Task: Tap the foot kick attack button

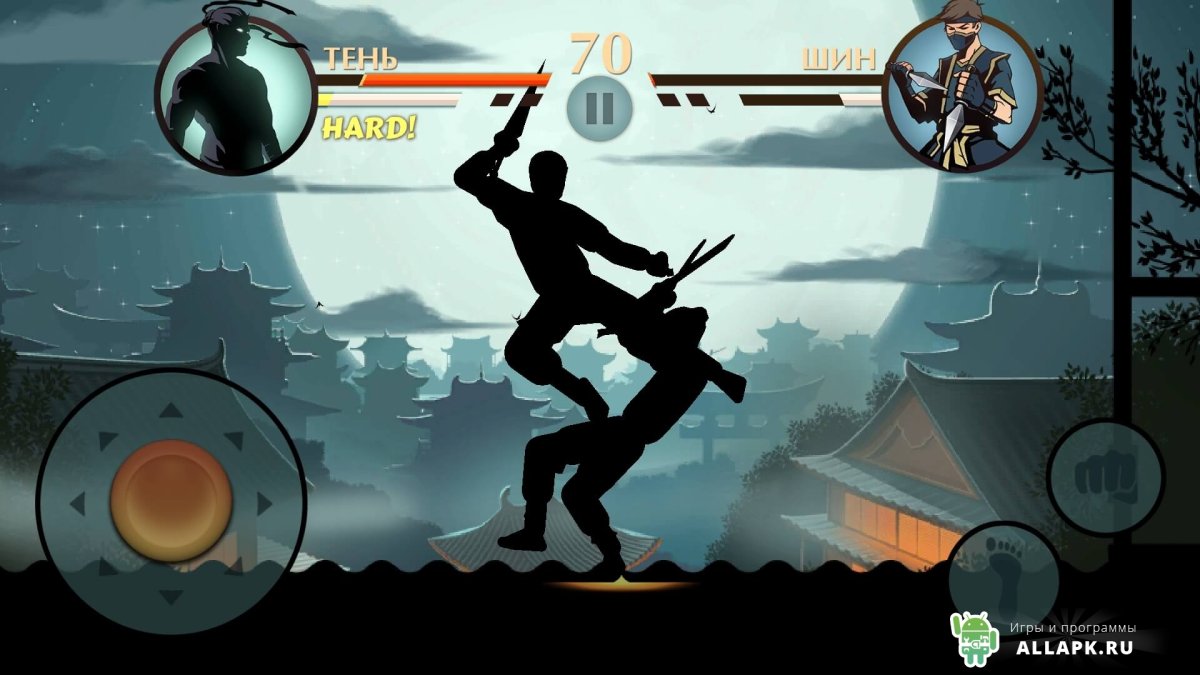Action: [x=1003, y=573]
